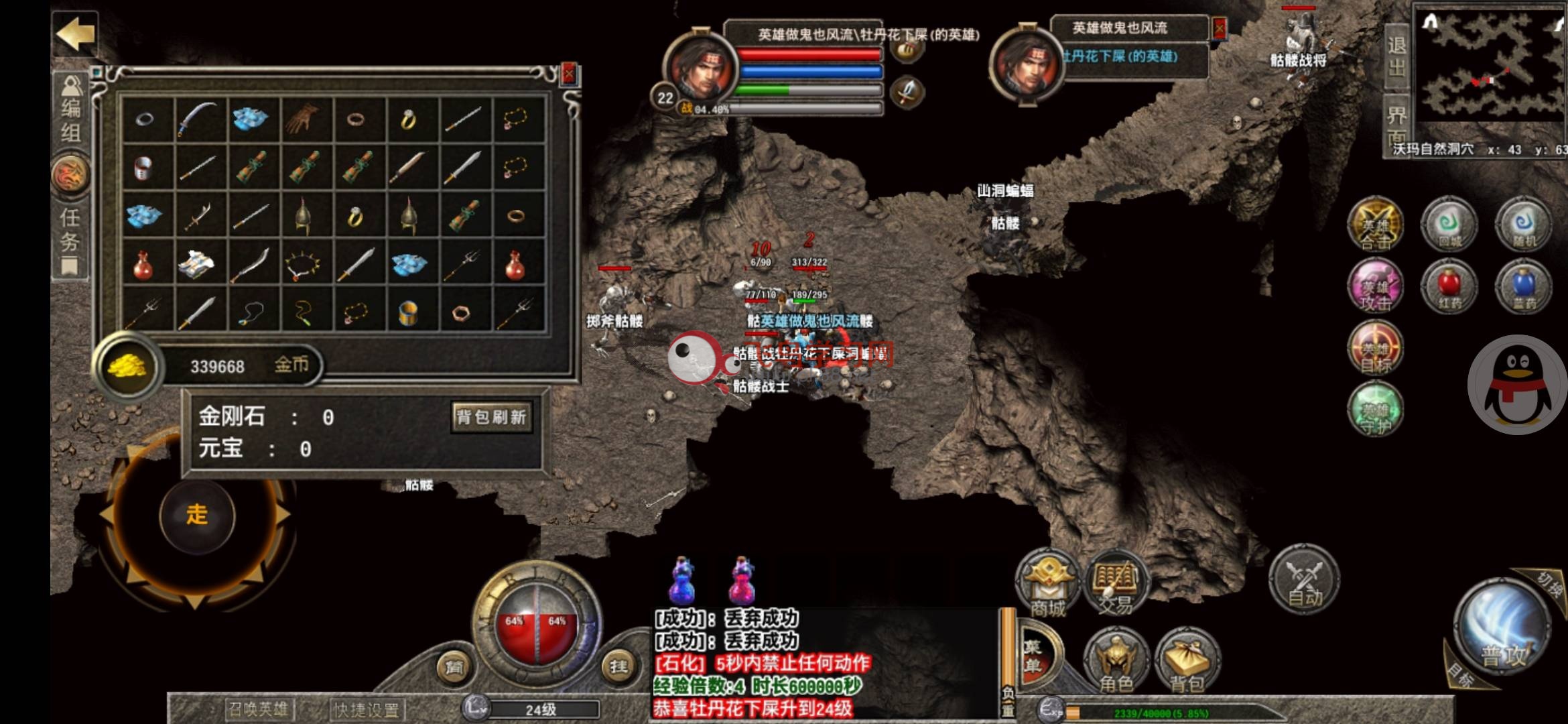Open the 商城 shop
This screenshot has width=1568, height=724.
pyautogui.click(x=1047, y=585)
